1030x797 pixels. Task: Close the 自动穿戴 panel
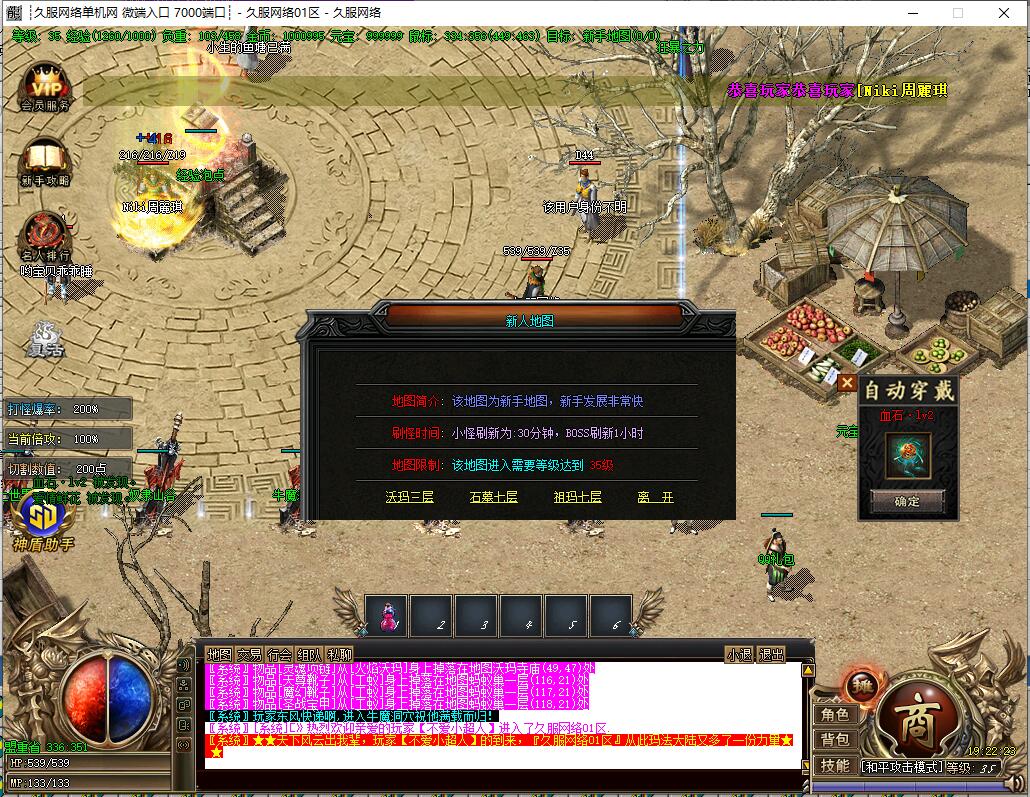click(847, 382)
